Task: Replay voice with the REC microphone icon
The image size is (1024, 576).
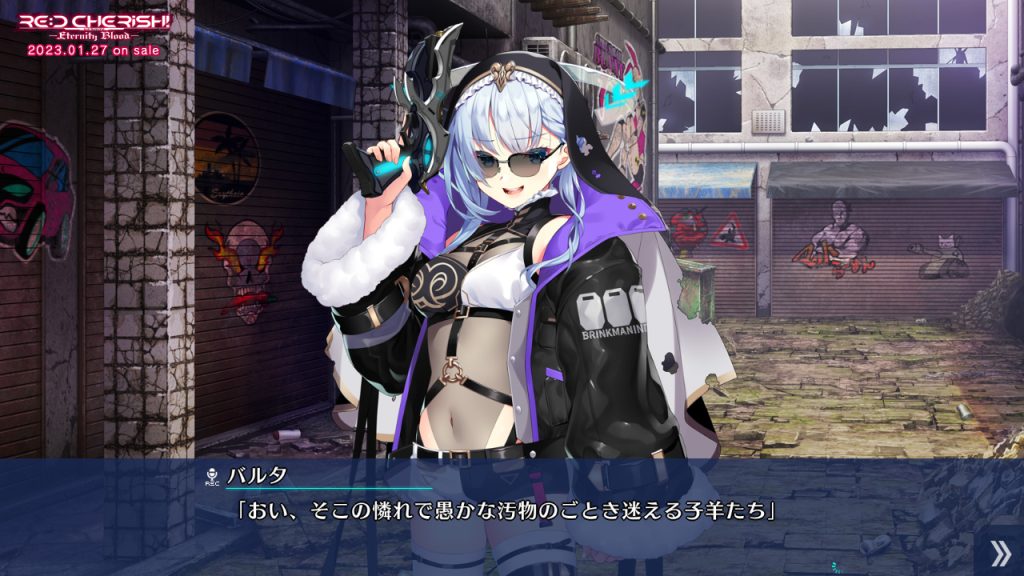Action: (x=211, y=477)
